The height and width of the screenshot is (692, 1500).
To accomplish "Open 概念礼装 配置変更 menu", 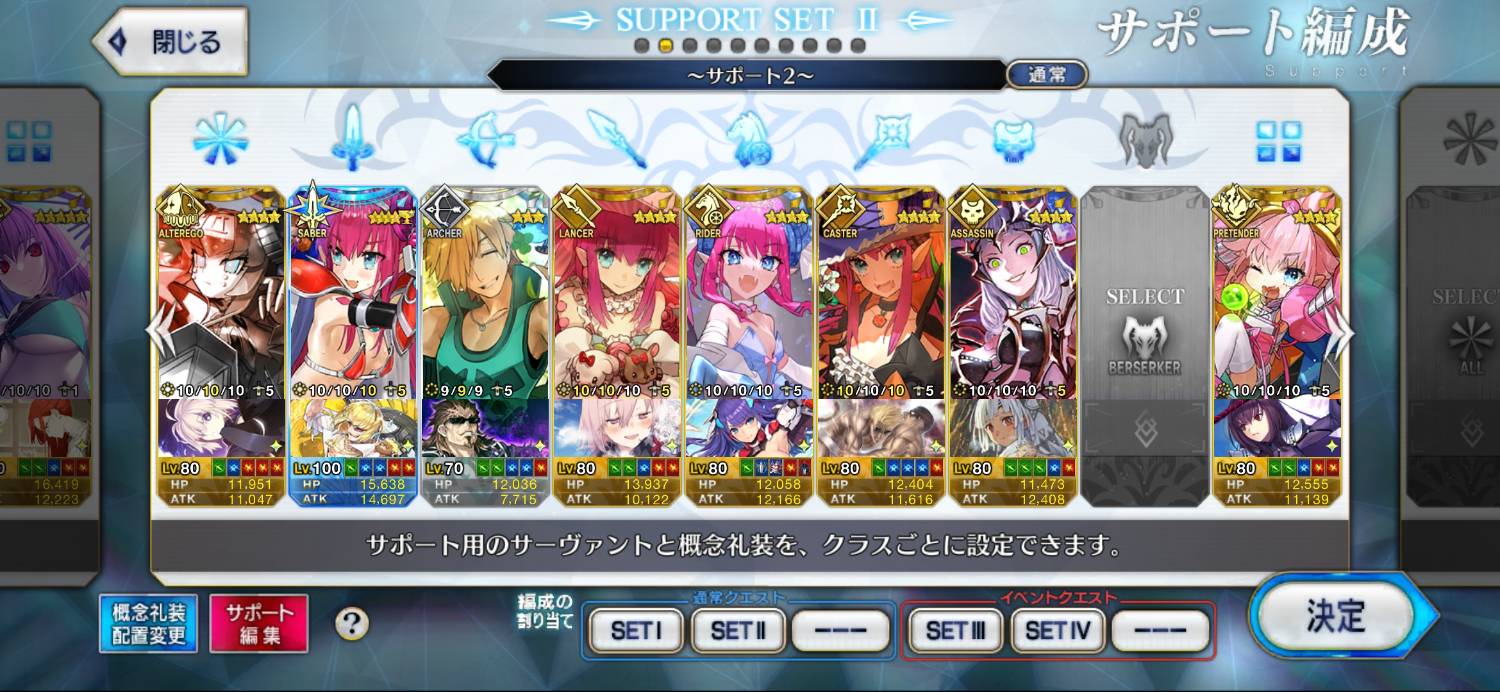I will coord(149,624).
